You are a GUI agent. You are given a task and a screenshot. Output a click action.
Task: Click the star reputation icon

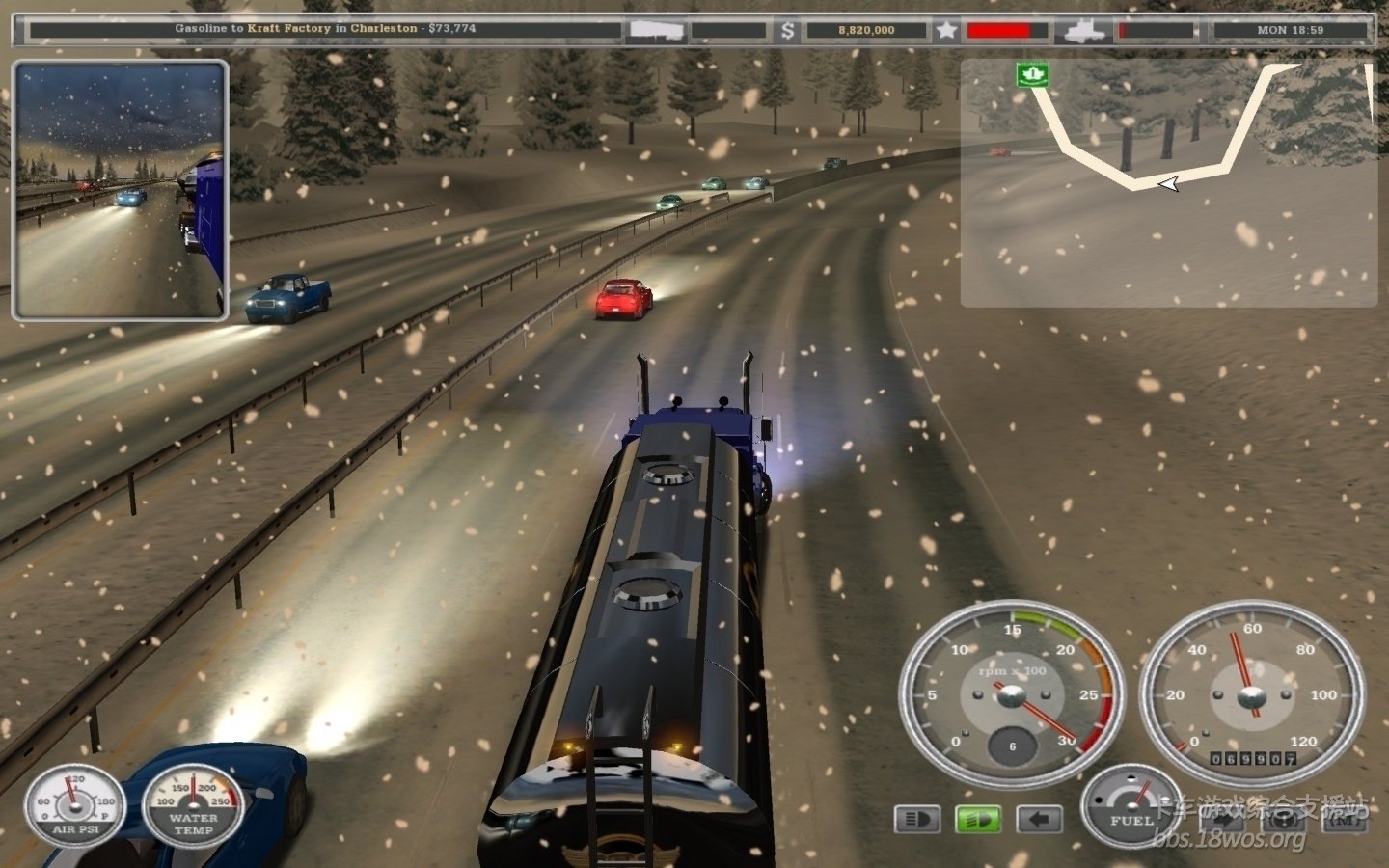[x=946, y=31]
